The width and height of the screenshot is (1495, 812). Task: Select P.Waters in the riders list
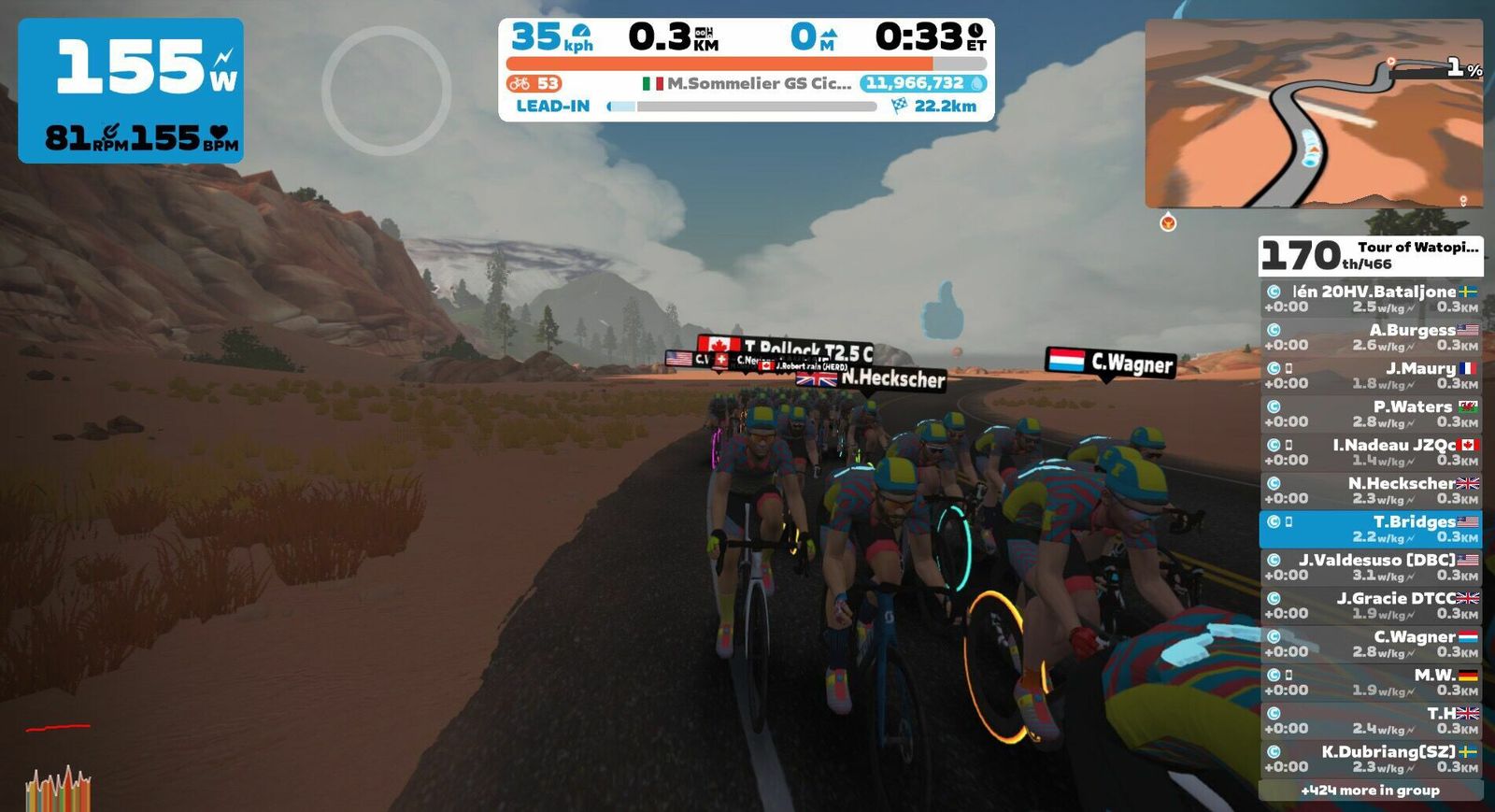pyautogui.click(x=1371, y=414)
